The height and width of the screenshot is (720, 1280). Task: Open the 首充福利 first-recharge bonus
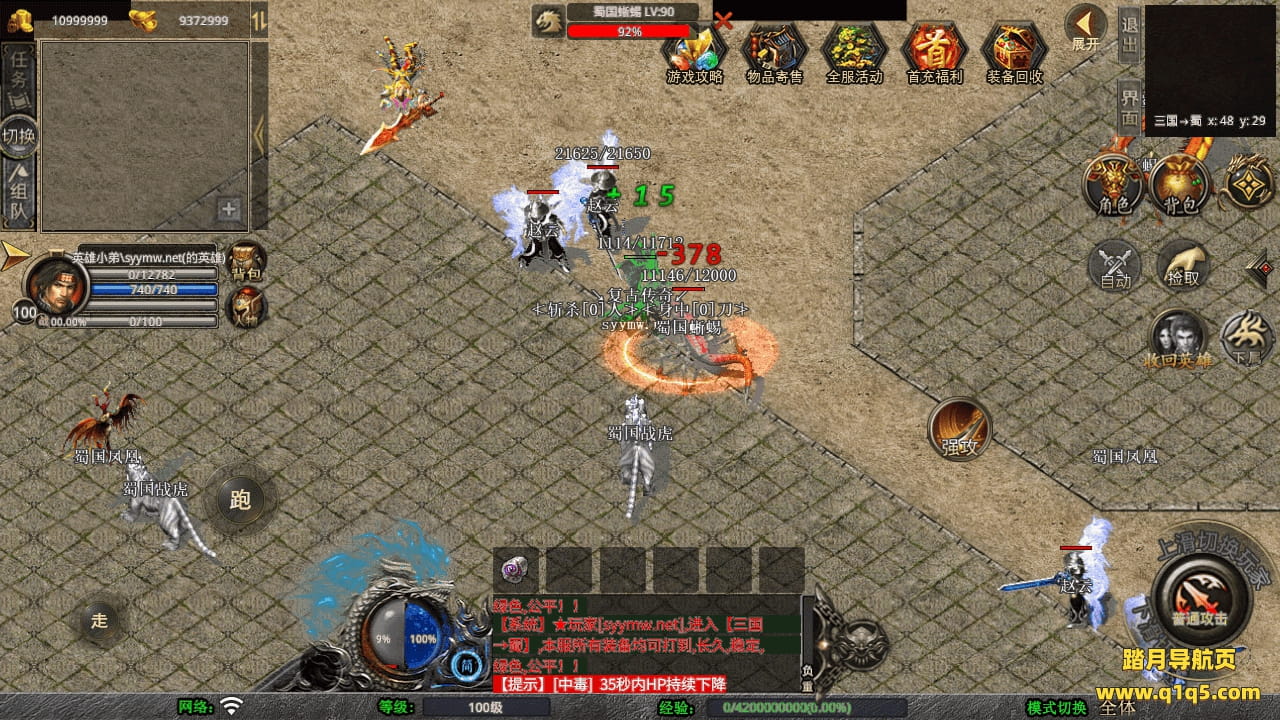934,51
